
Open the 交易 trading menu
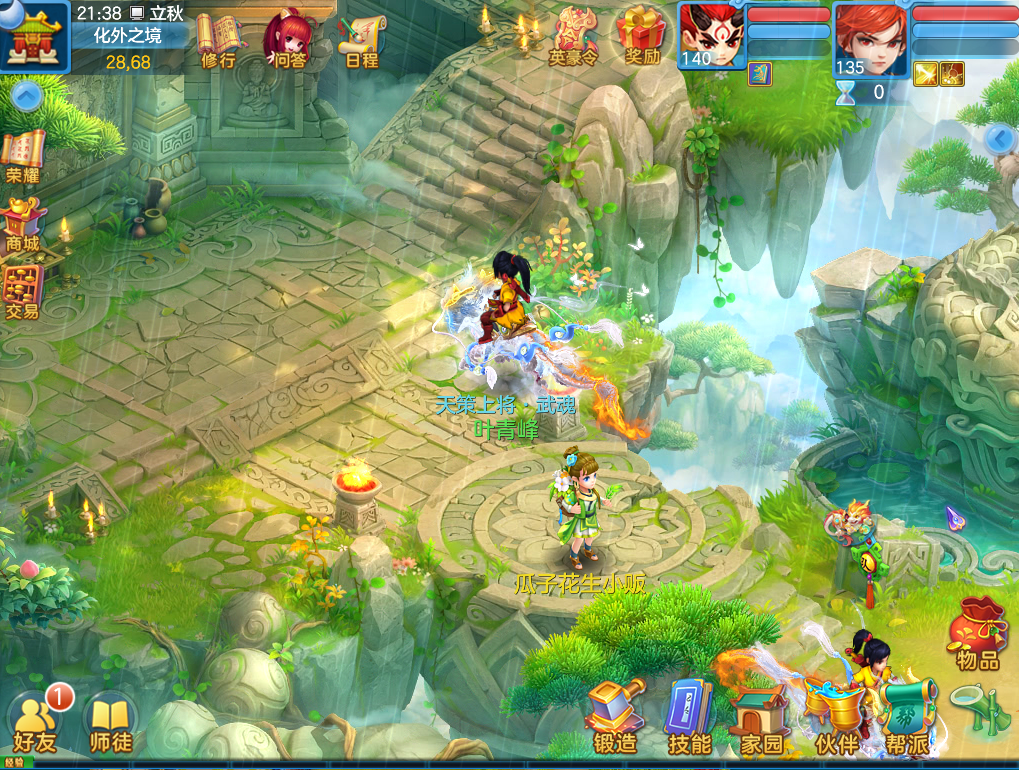coord(22,291)
